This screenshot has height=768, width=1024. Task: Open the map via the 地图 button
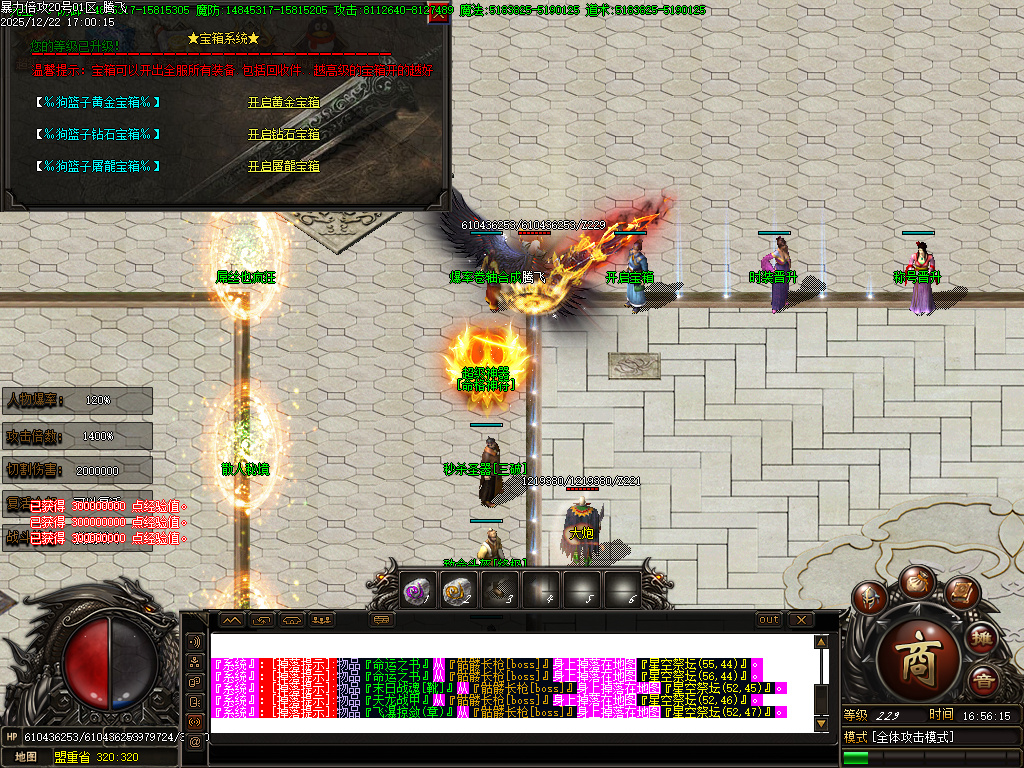coord(26,757)
